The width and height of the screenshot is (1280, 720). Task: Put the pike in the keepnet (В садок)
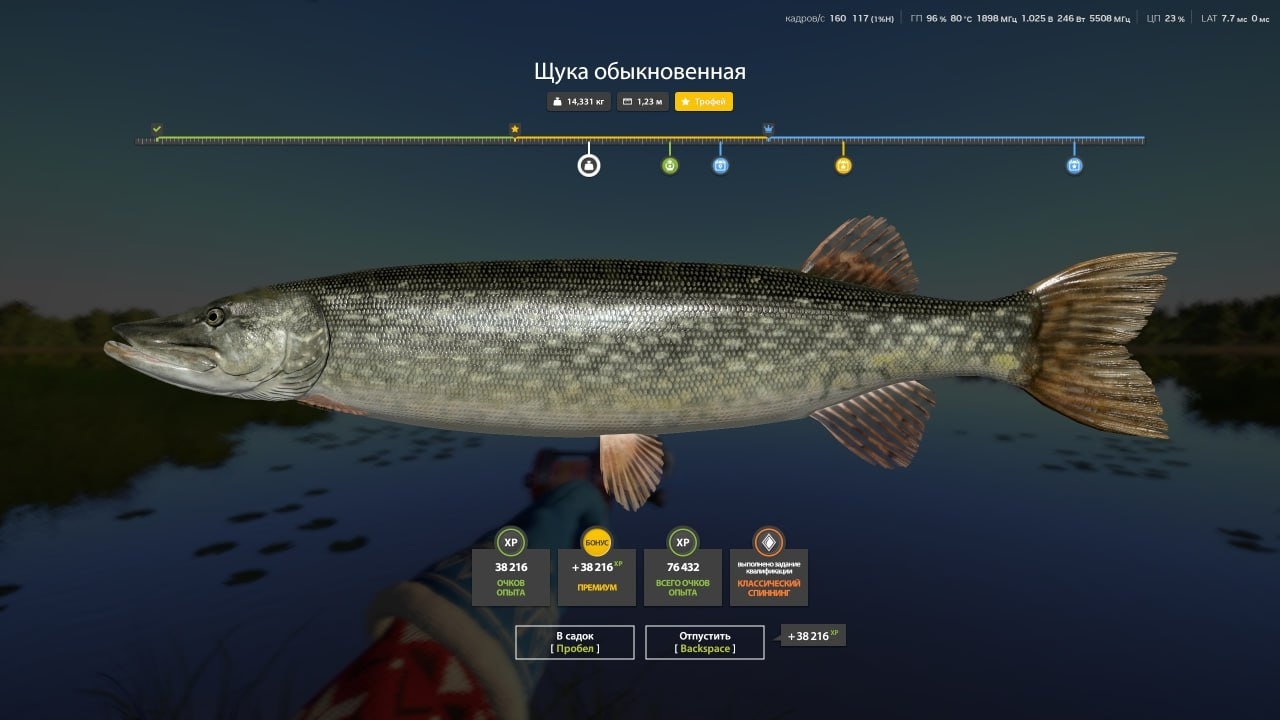(x=575, y=642)
